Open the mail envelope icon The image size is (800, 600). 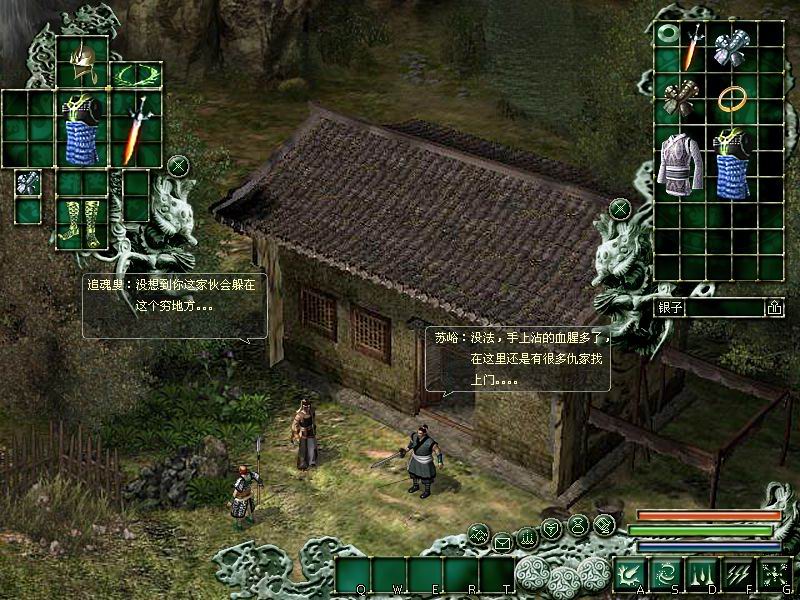pos(502,543)
